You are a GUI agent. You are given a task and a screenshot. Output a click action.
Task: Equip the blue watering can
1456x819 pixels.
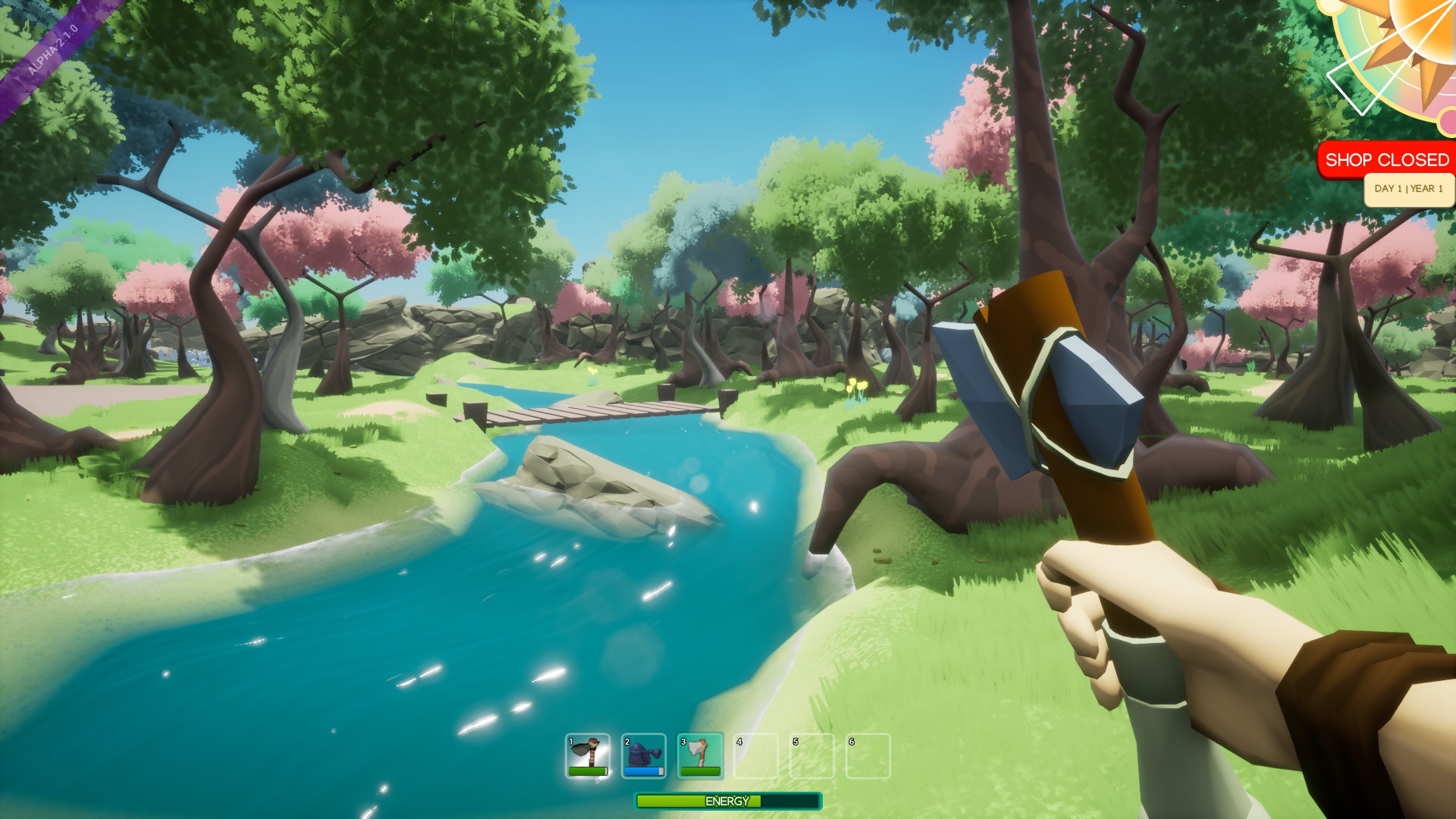(x=644, y=755)
